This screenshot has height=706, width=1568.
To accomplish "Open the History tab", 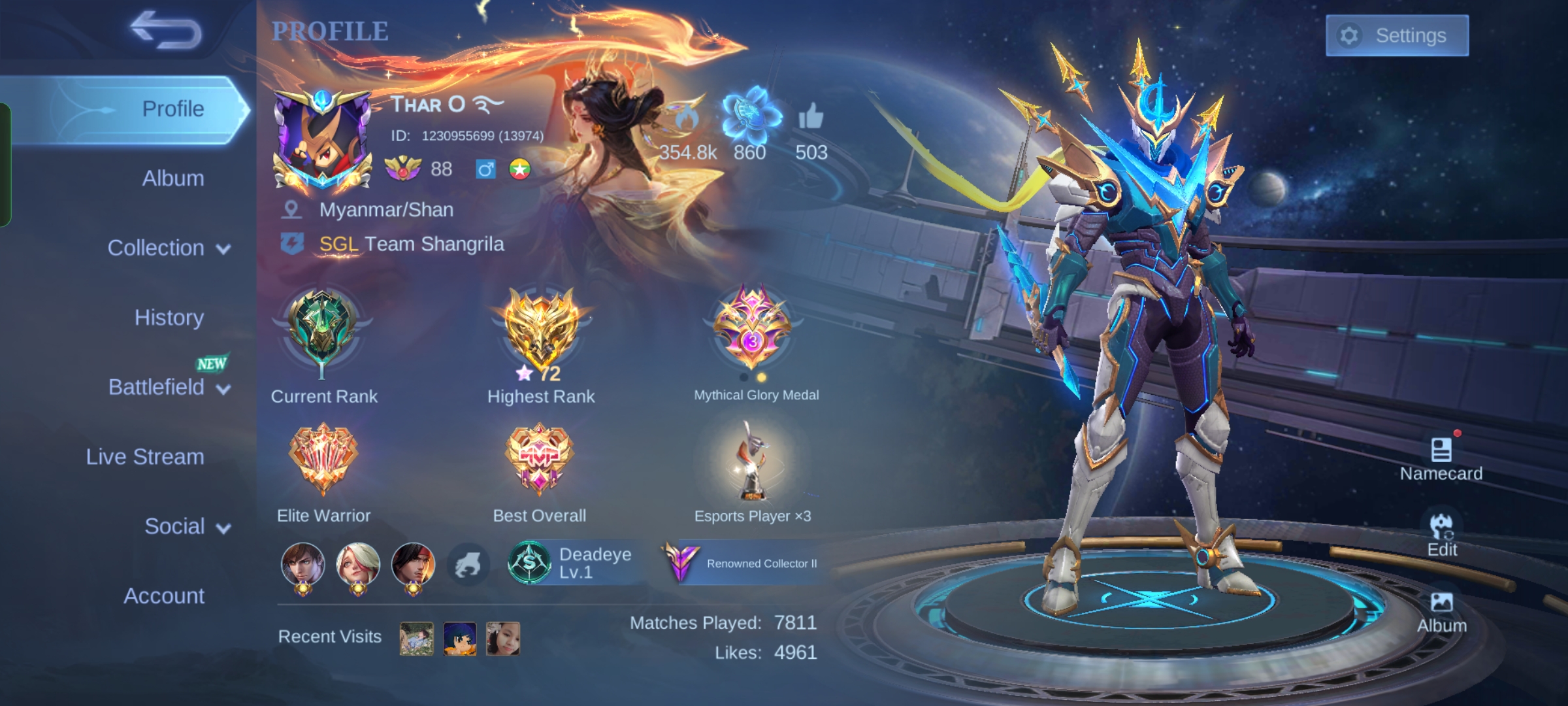I will (169, 318).
